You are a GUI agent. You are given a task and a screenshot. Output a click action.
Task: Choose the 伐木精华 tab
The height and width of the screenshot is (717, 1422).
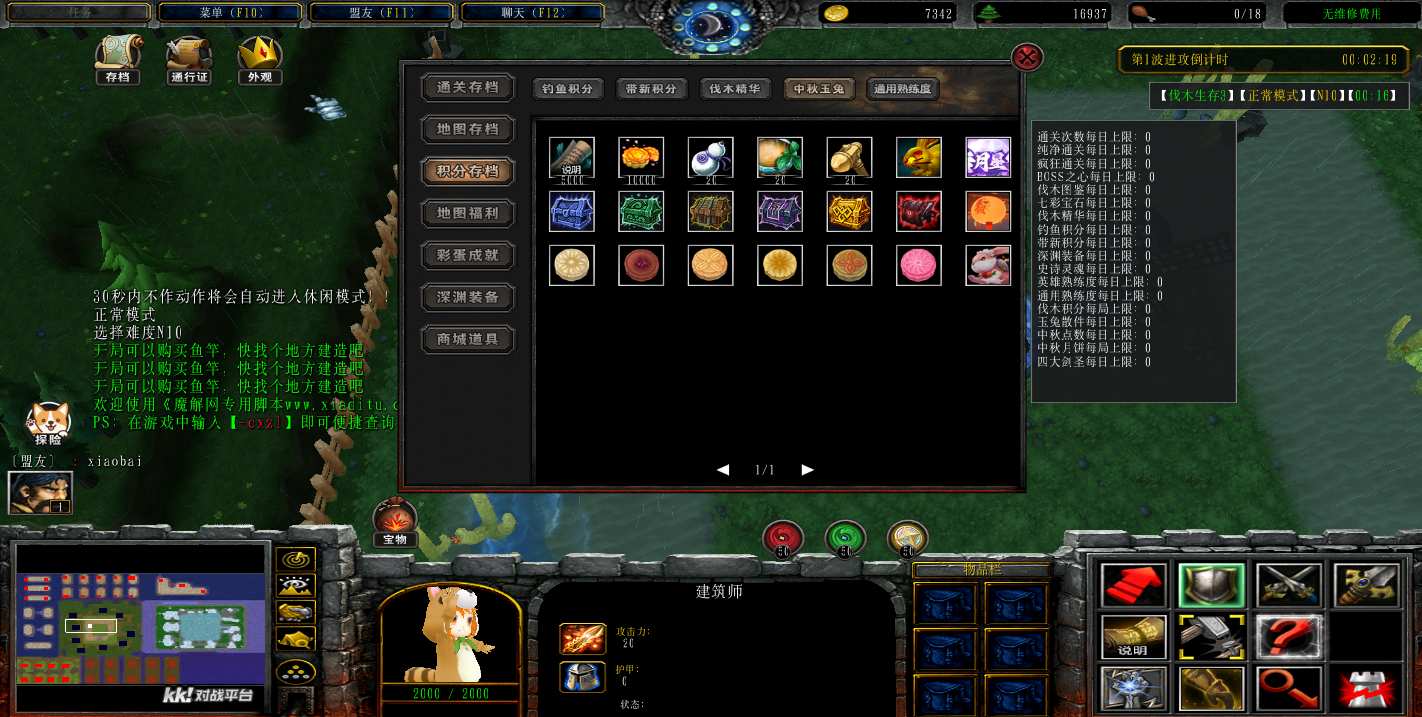735,89
